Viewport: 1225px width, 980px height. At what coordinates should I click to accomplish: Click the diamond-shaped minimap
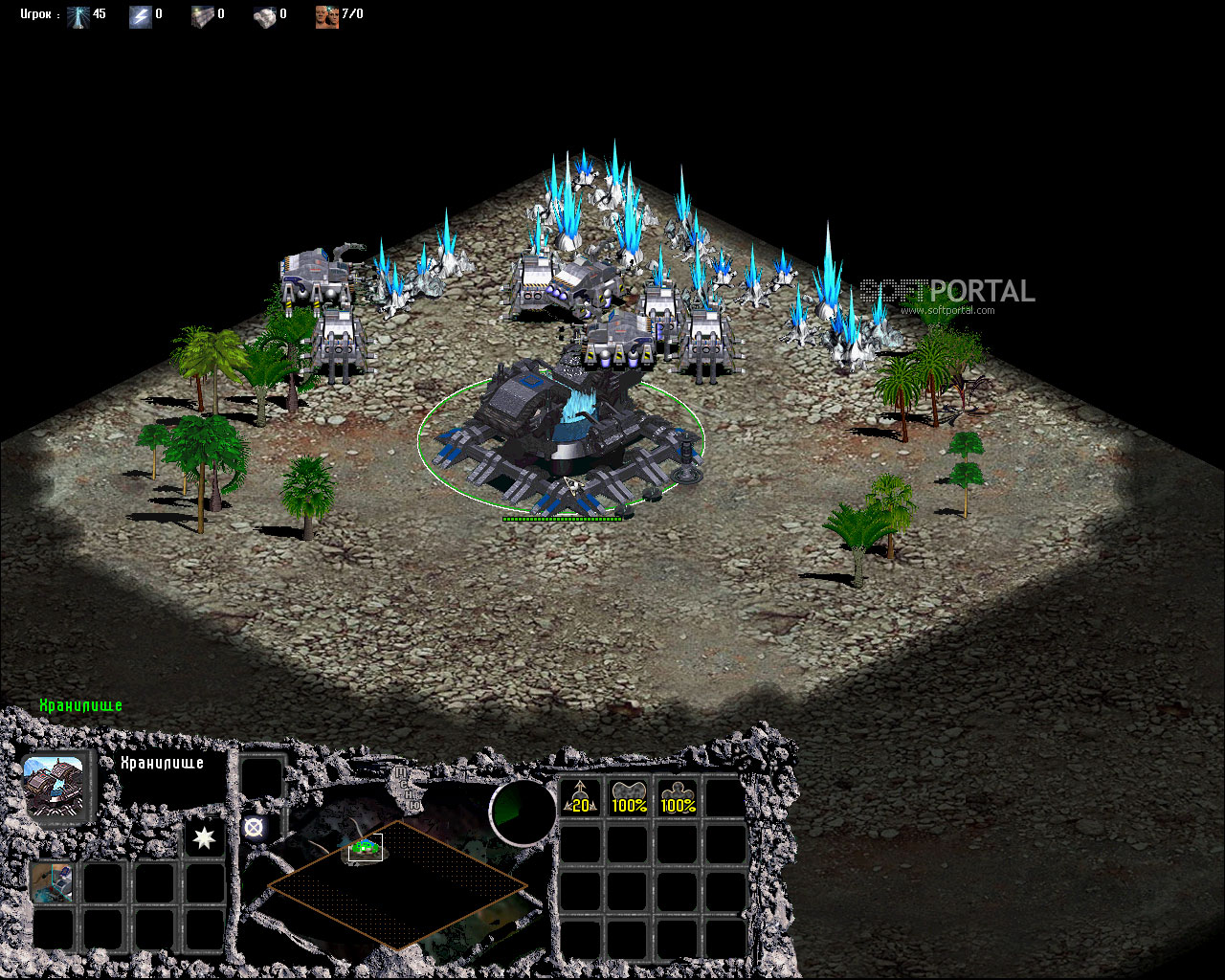397,885
